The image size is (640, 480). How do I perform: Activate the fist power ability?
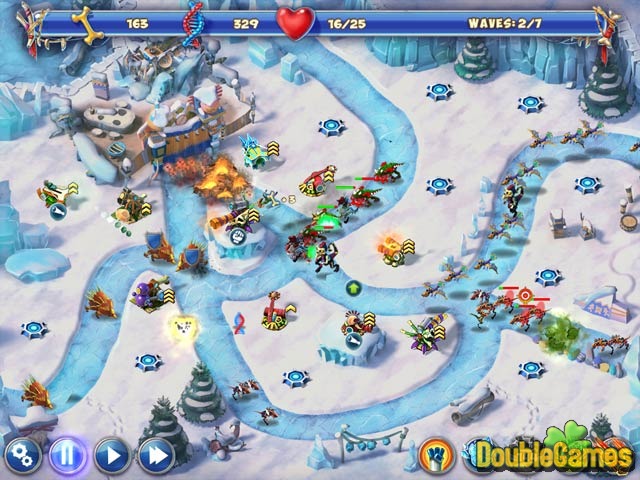[435, 455]
